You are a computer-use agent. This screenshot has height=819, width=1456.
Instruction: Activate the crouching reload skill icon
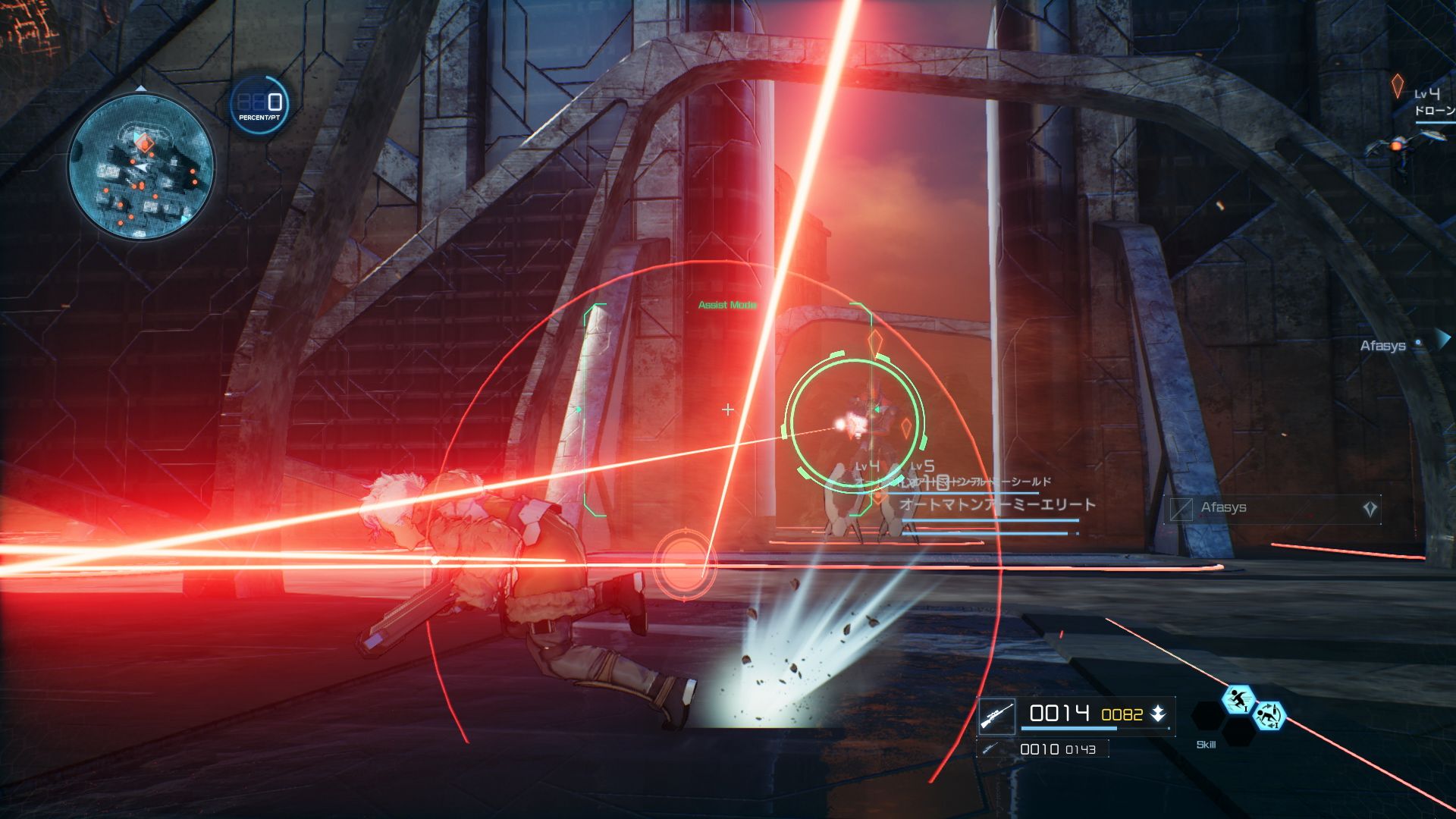[1269, 715]
